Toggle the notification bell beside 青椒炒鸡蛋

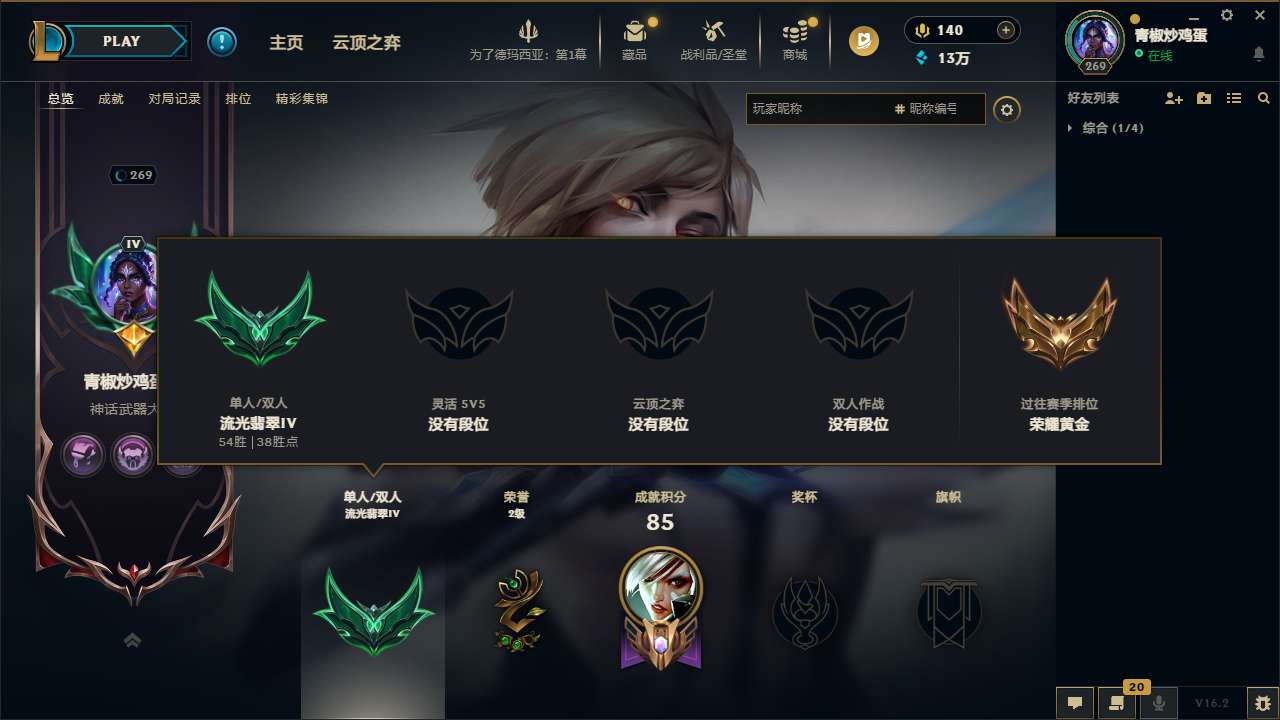pos(1259,54)
